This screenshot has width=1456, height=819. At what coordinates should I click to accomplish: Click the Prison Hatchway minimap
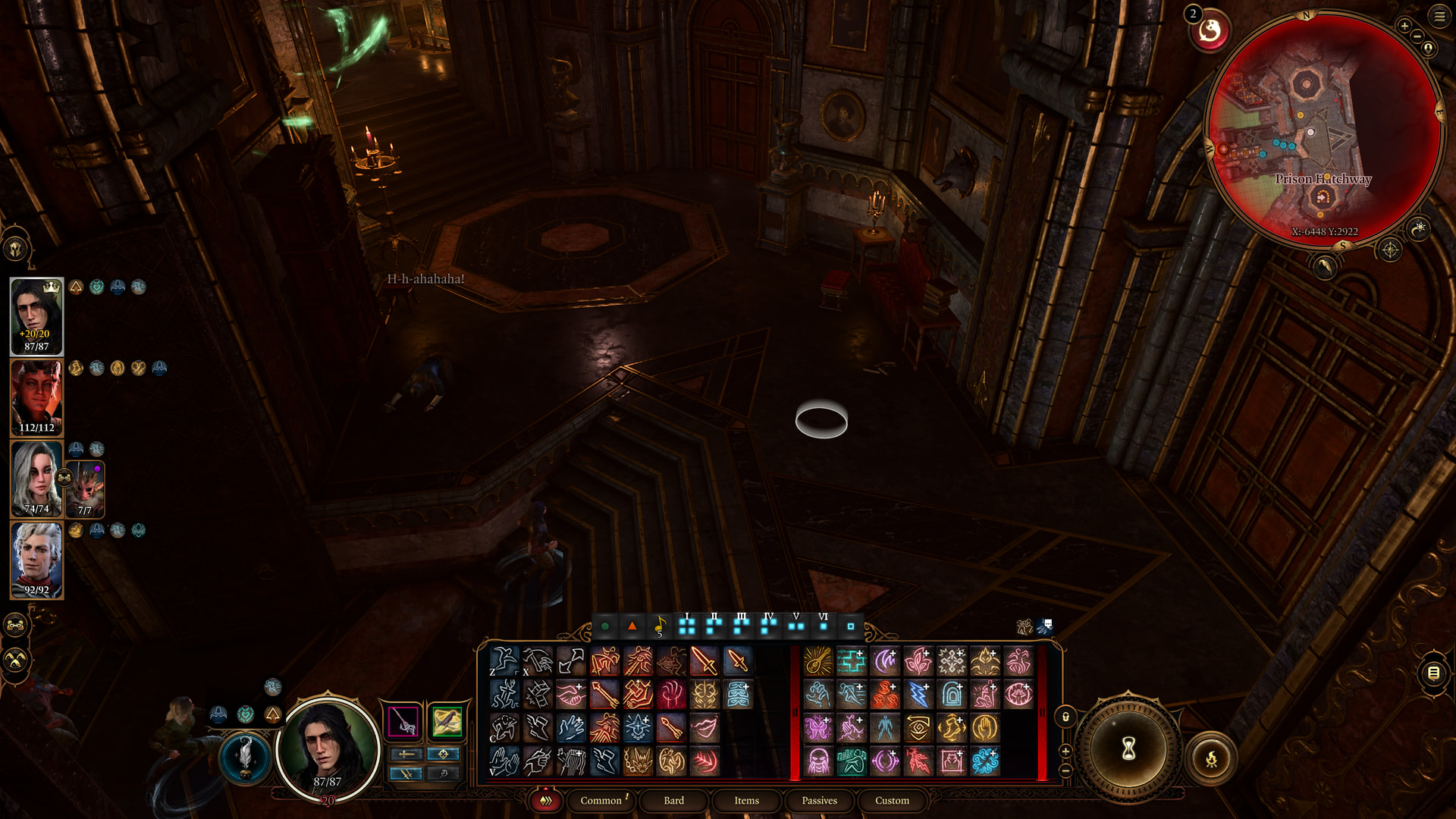[x=1323, y=129]
